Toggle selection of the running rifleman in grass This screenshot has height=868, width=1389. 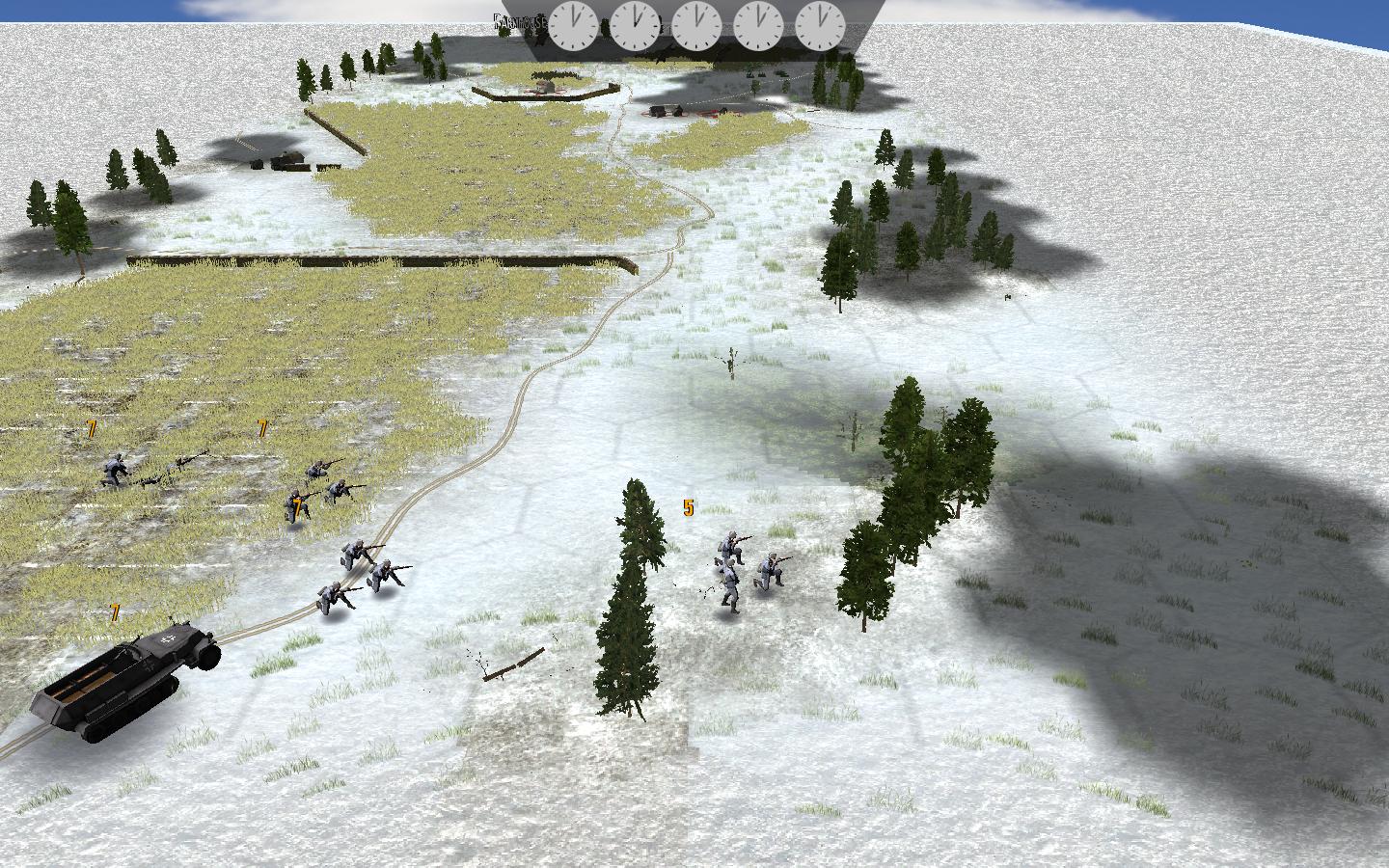click(114, 466)
